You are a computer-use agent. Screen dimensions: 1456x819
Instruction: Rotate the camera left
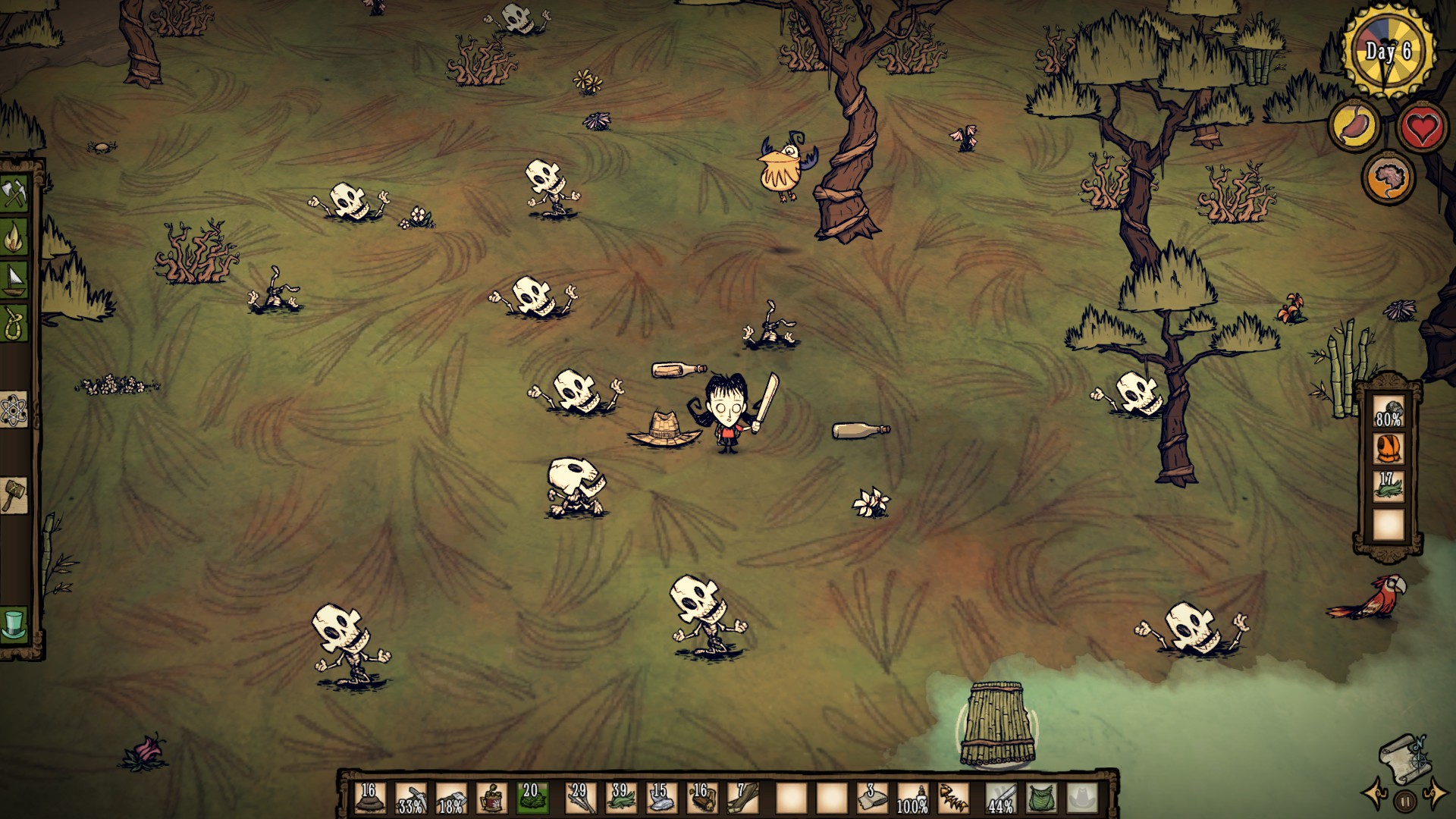click(1374, 794)
